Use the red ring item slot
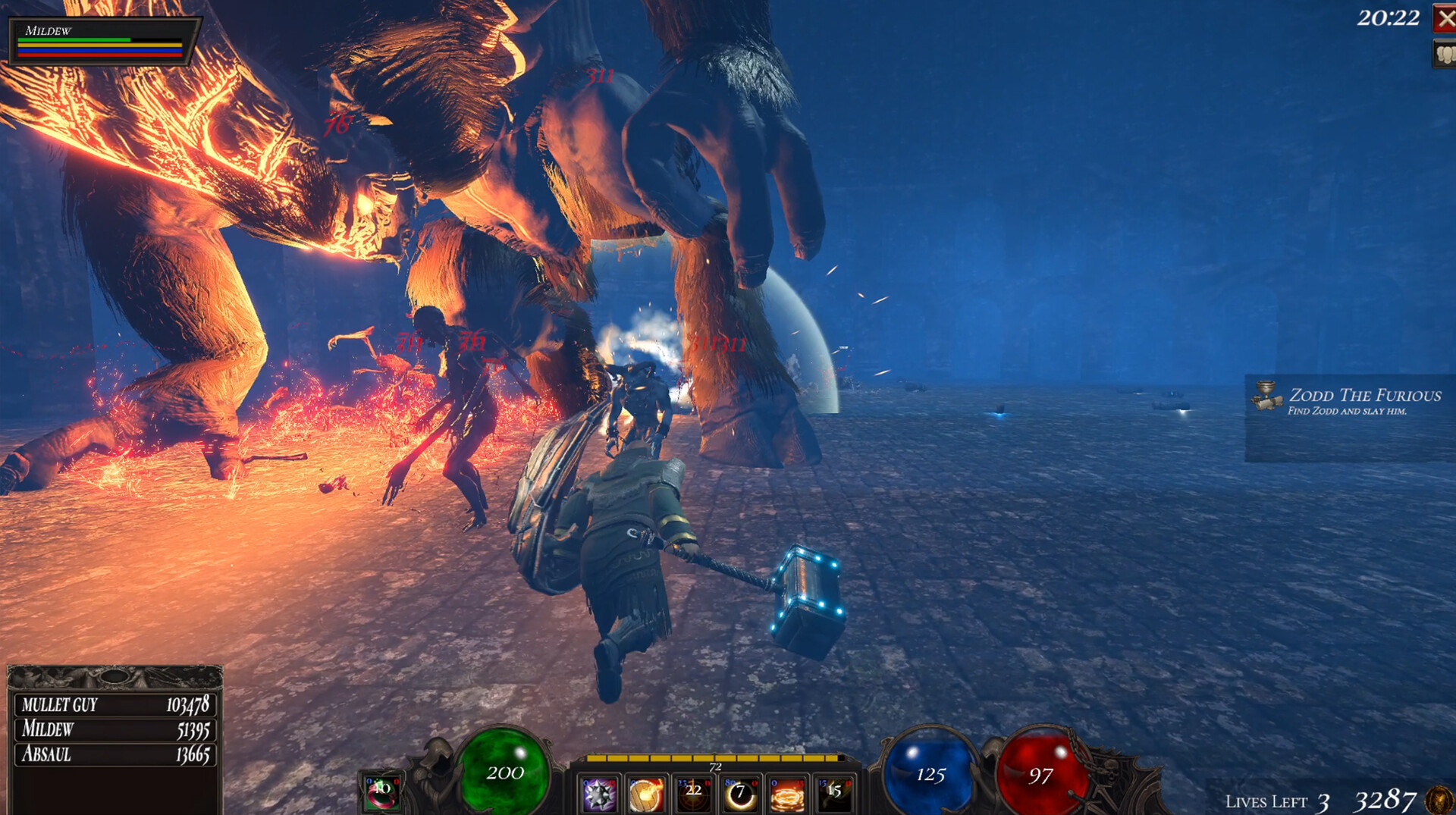 point(381,792)
